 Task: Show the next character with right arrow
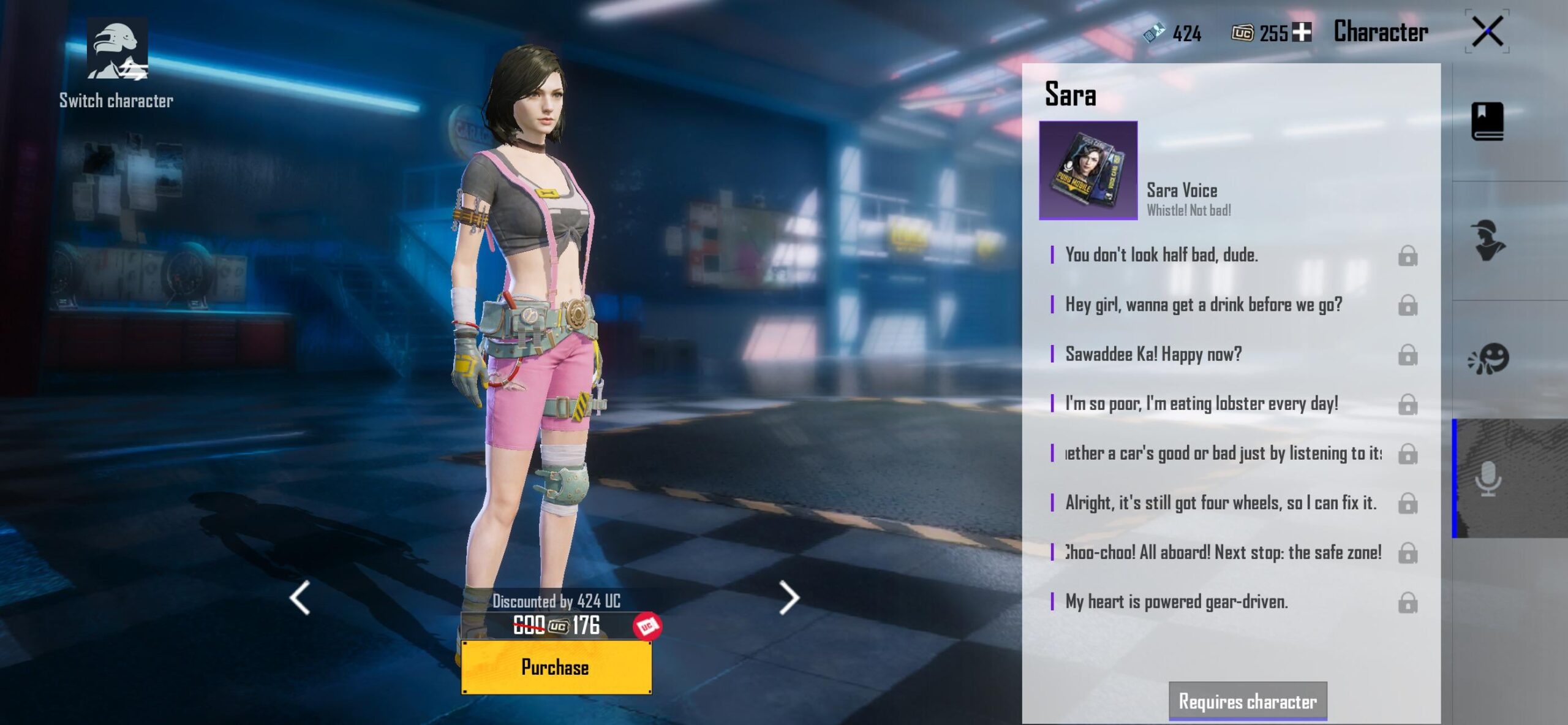click(x=789, y=598)
